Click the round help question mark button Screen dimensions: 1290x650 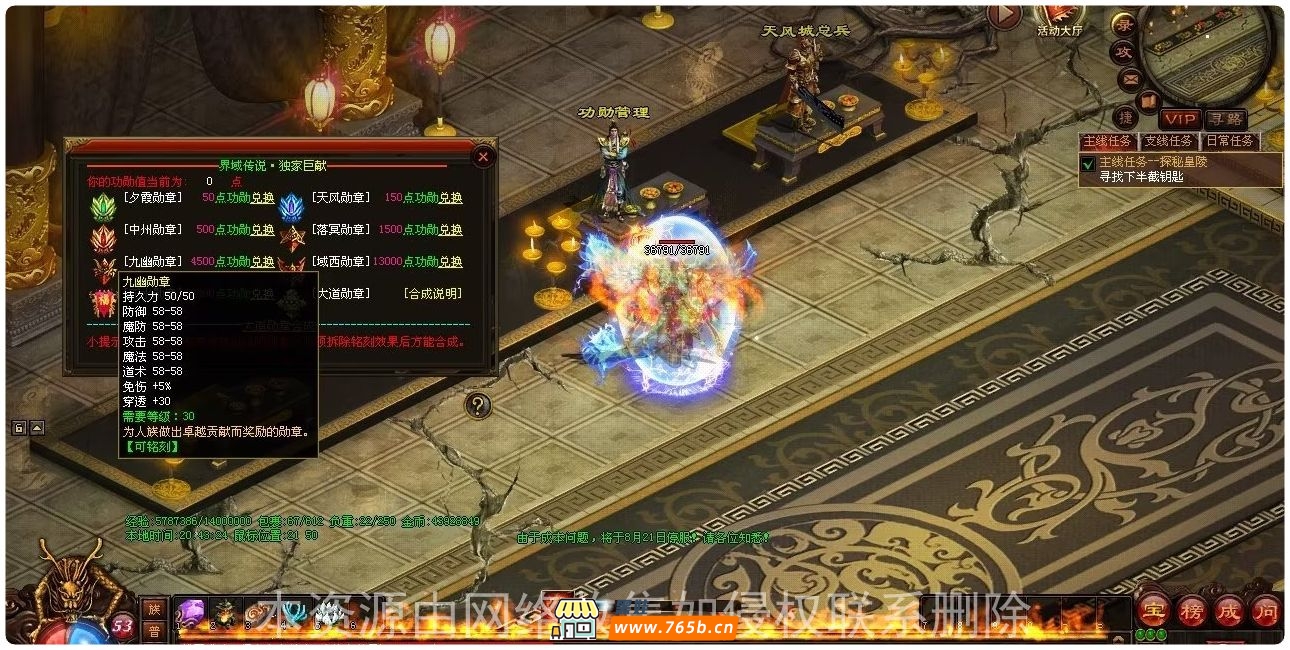pyautogui.click(x=479, y=405)
